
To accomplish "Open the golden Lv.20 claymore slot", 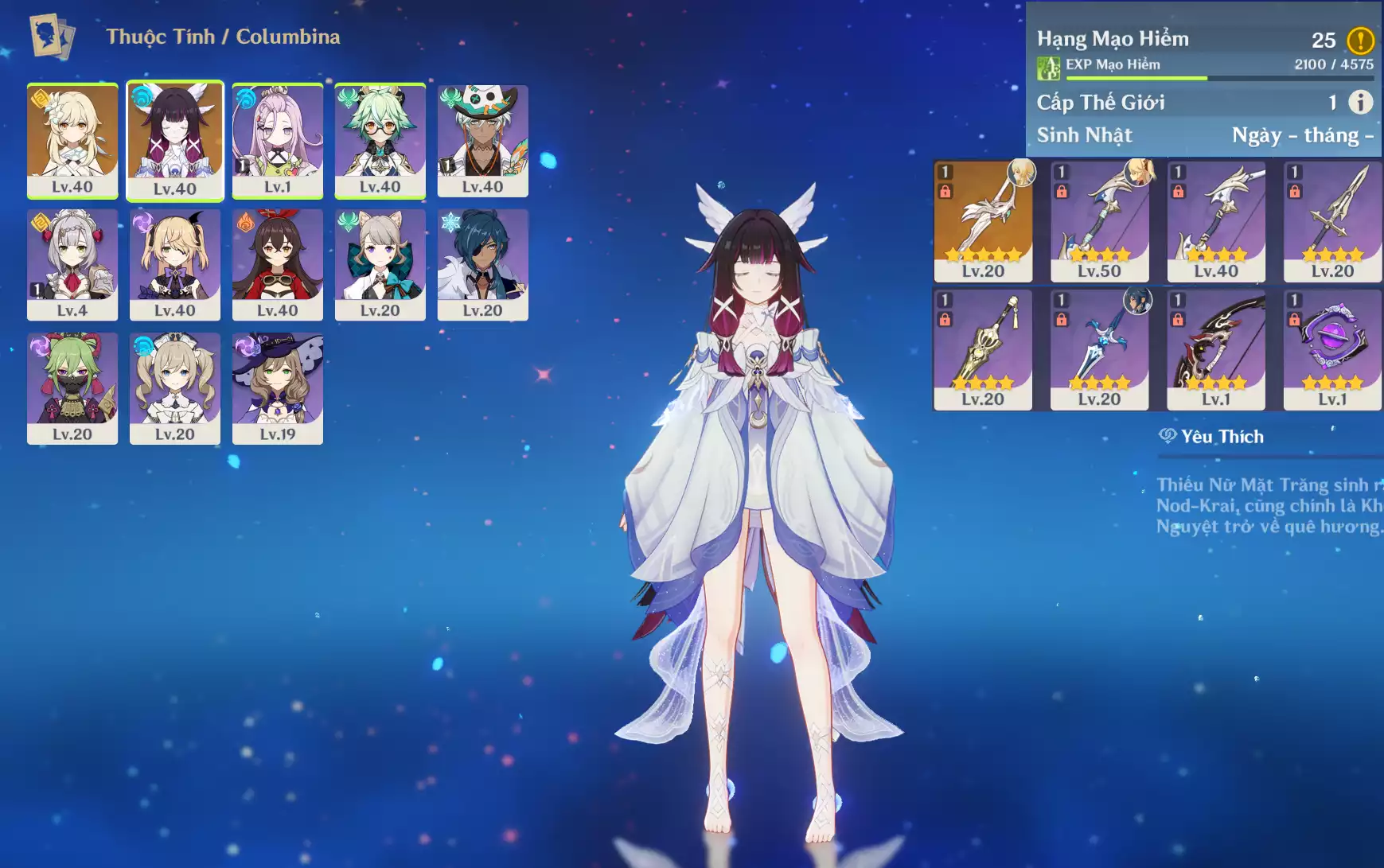I will (x=983, y=349).
